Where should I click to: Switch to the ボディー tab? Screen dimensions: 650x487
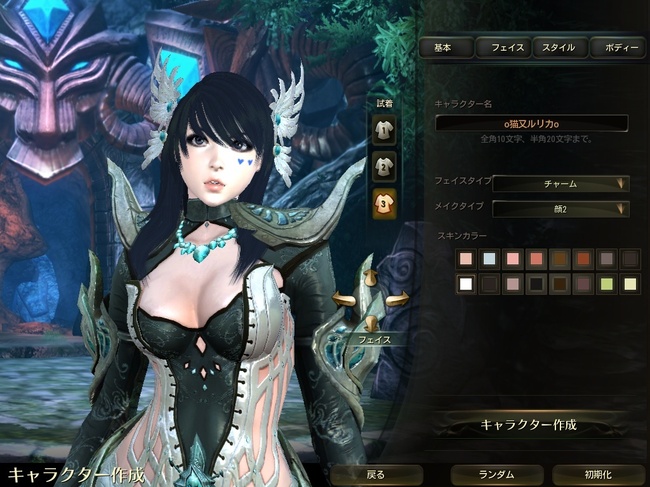[616, 47]
